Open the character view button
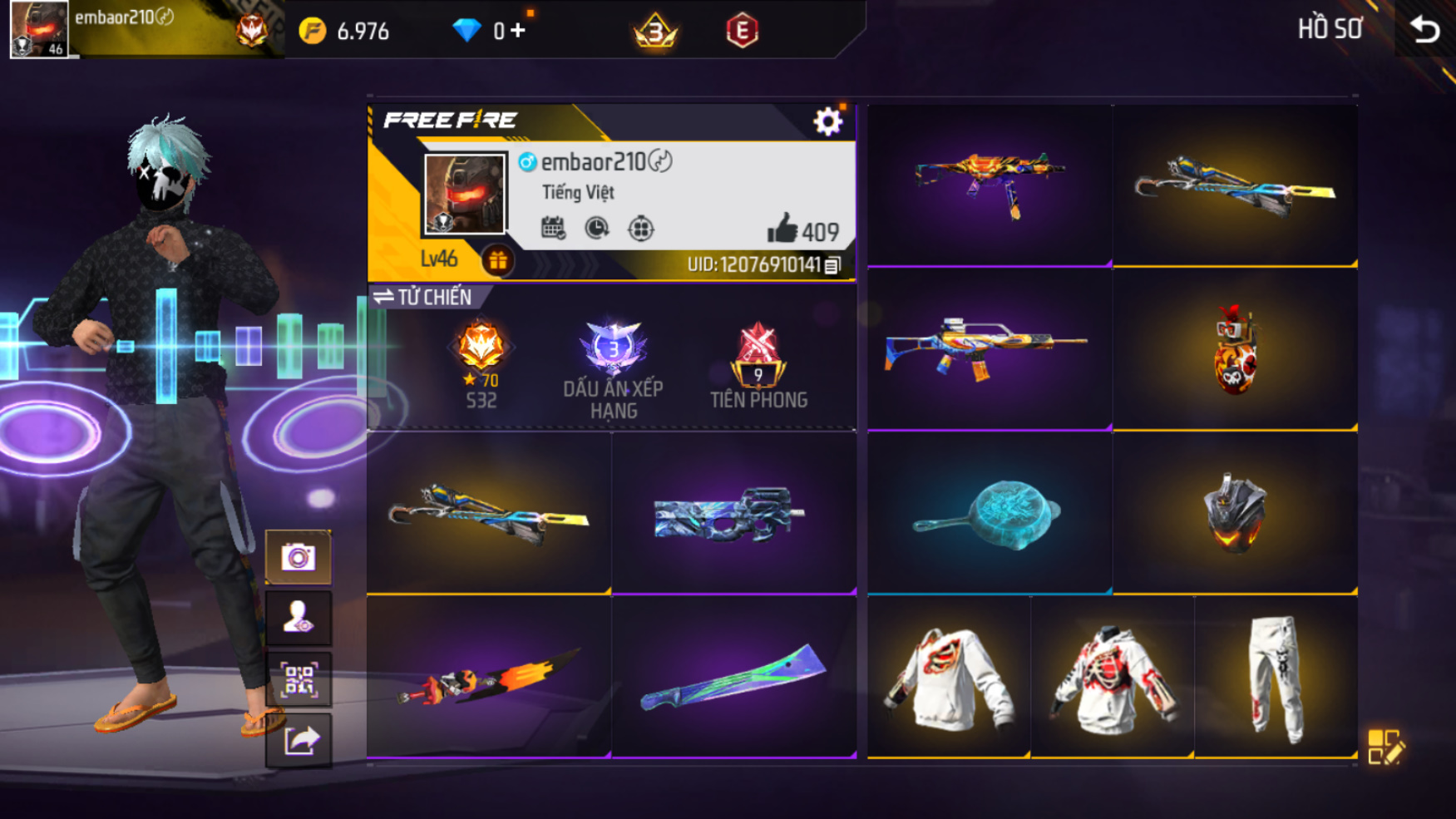1456x819 pixels. 299,619
